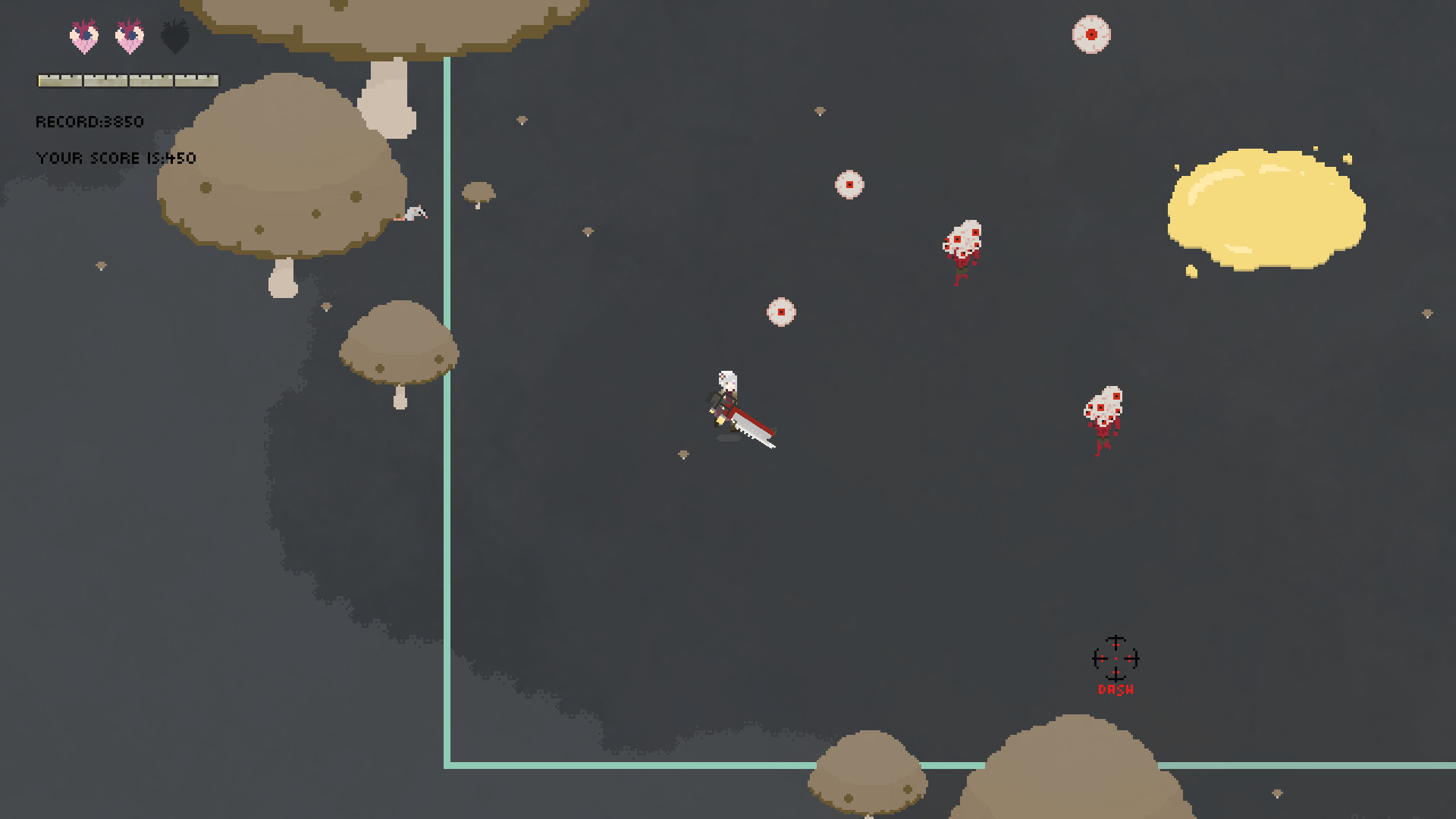Click the eyeball projectile at the top edge
This screenshot has height=819, width=1456.
point(1090,34)
